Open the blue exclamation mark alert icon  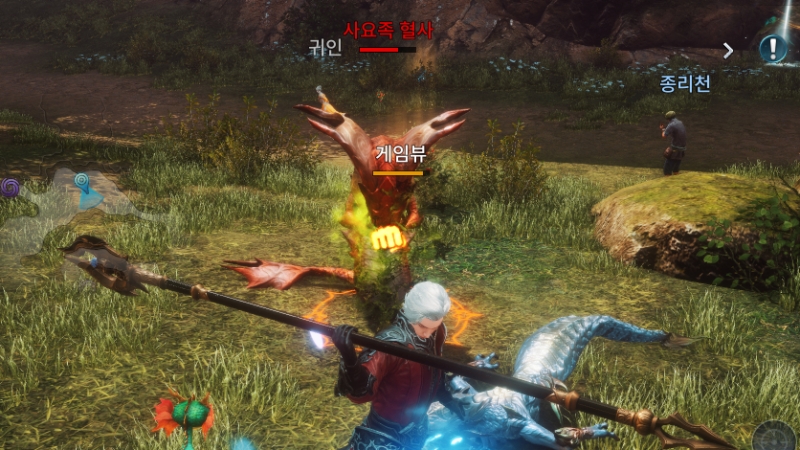tap(772, 48)
